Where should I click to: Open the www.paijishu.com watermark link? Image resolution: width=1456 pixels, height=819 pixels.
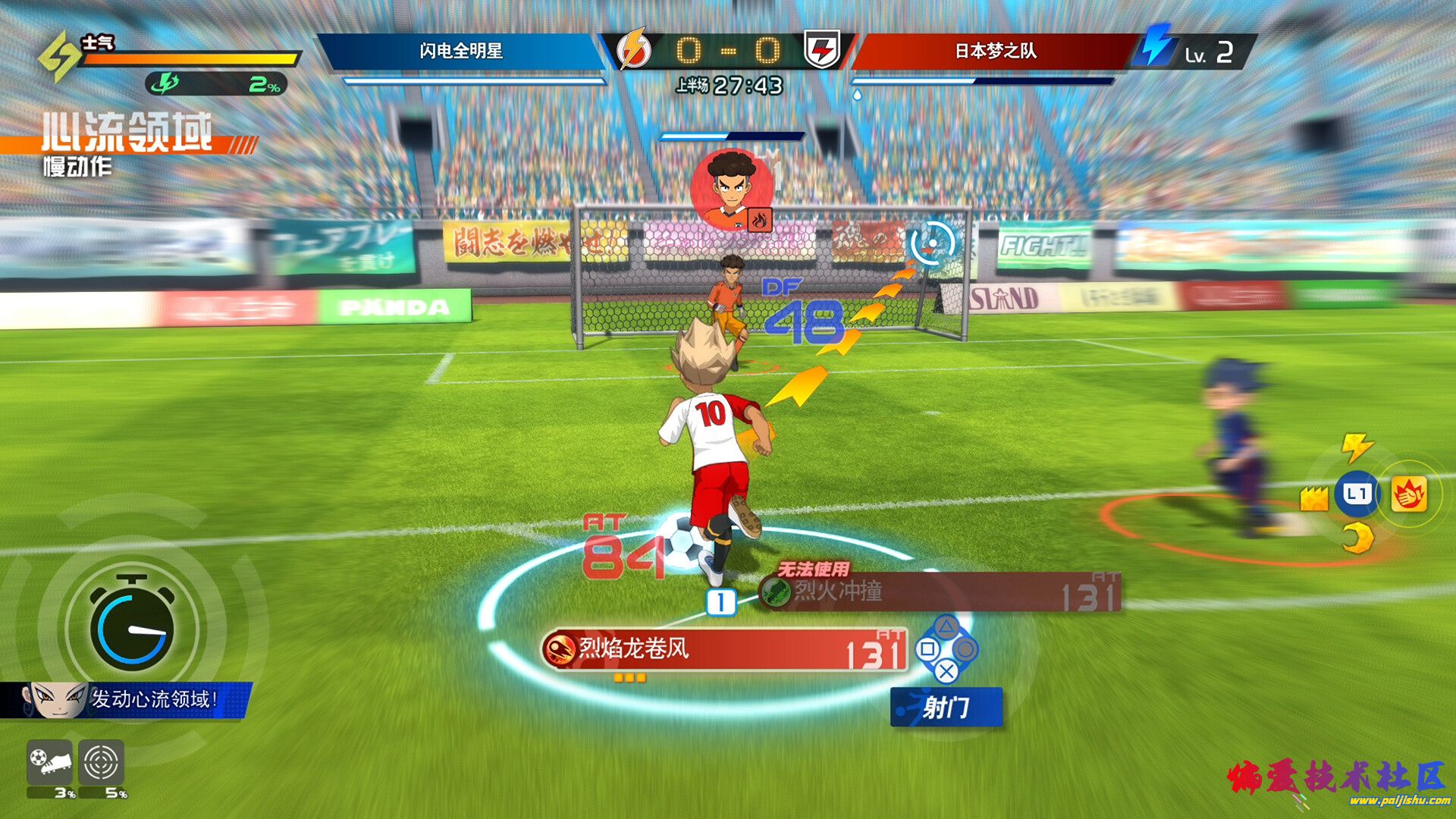(x=1399, y=801)
